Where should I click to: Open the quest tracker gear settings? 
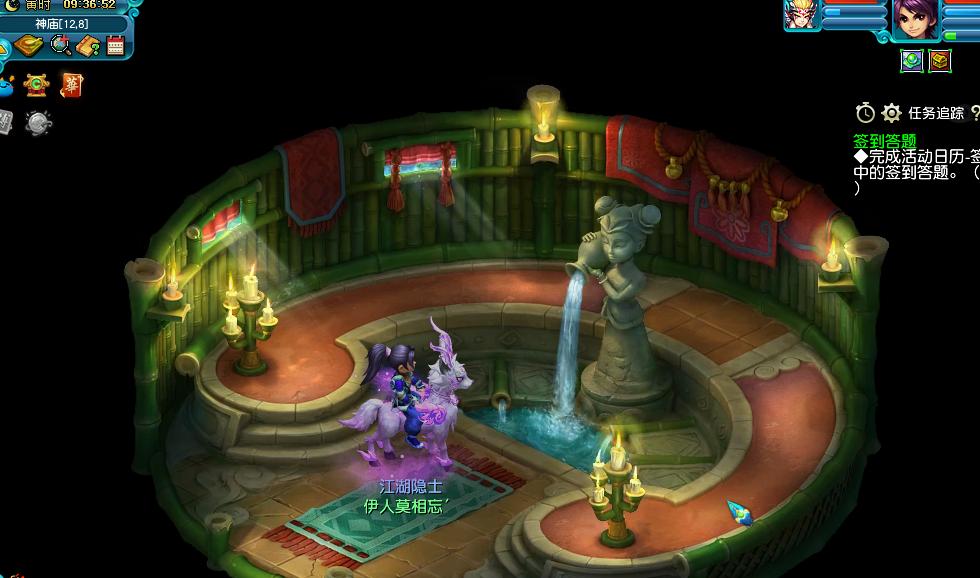892,113
